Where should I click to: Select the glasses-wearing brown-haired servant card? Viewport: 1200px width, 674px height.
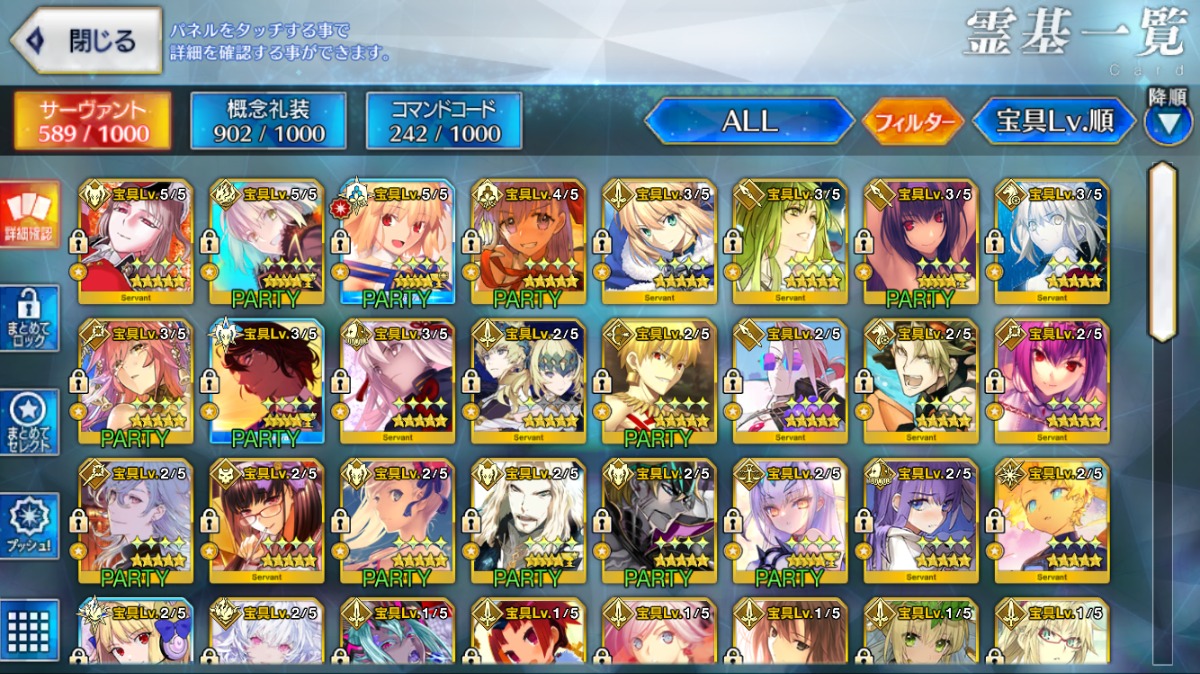pos(267,520)
